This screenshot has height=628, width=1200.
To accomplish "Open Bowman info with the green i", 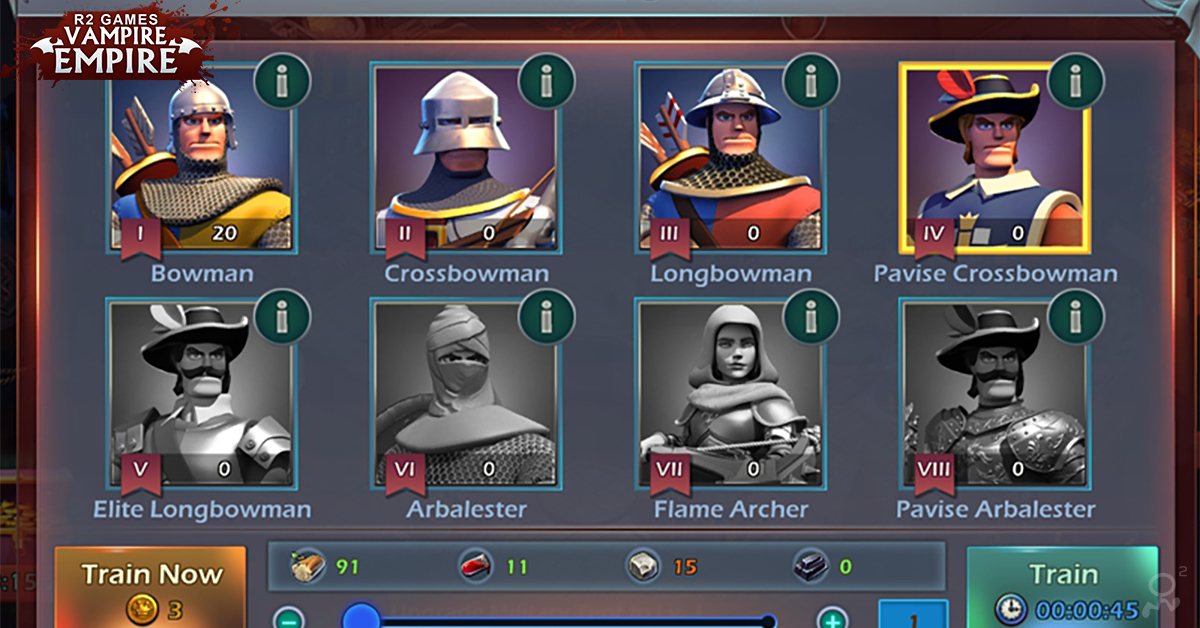I will [x=283, y=80].
